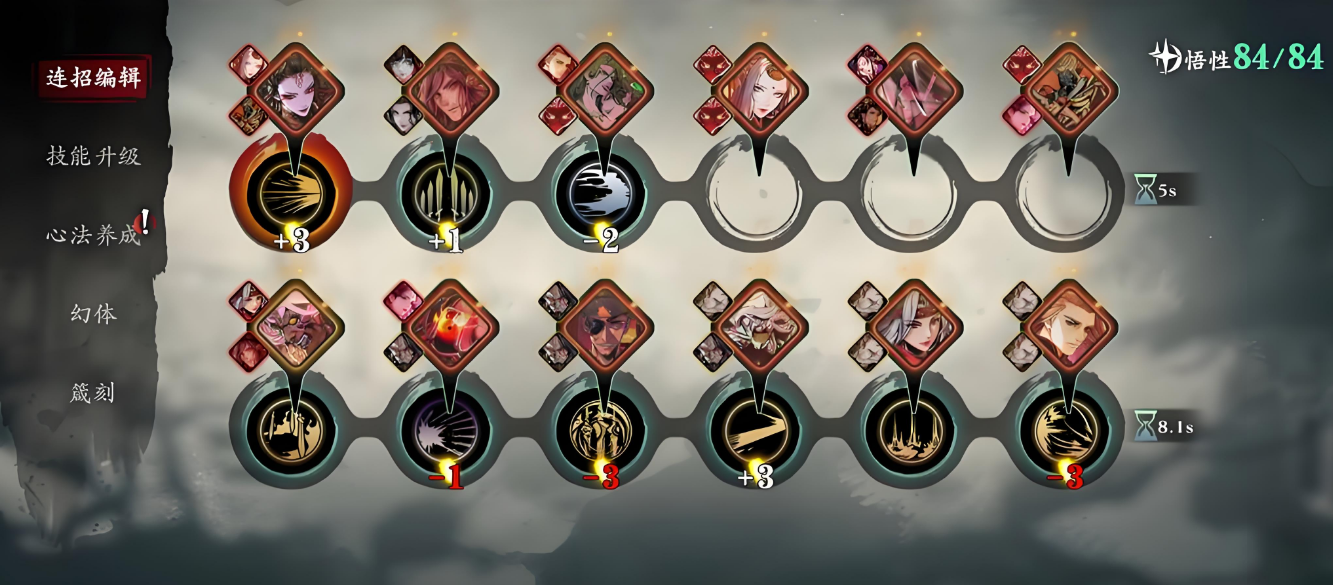Open the 心法养成 tab
This screenshot has height=585, width=1333.
coord(93,235)
